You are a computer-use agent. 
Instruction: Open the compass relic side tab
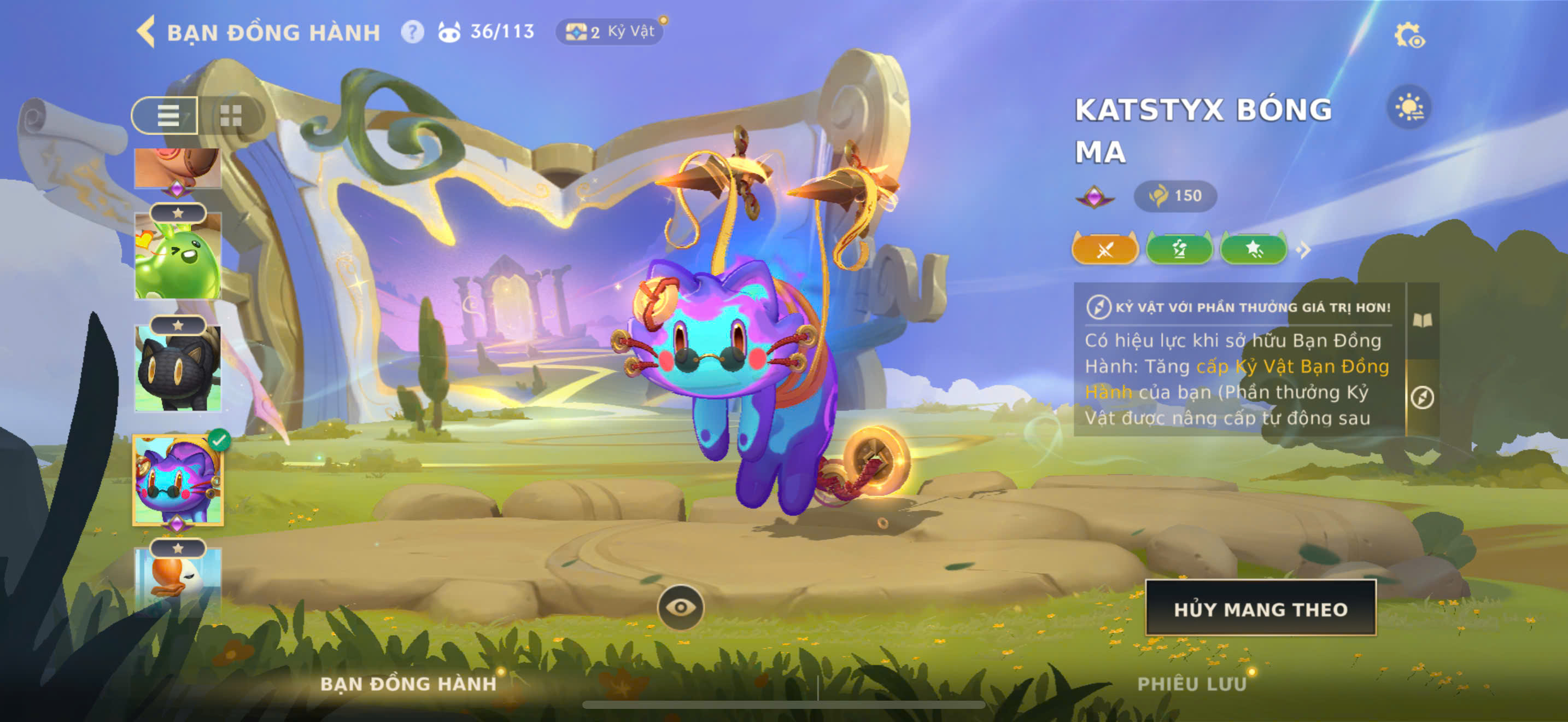point(1423,398)
